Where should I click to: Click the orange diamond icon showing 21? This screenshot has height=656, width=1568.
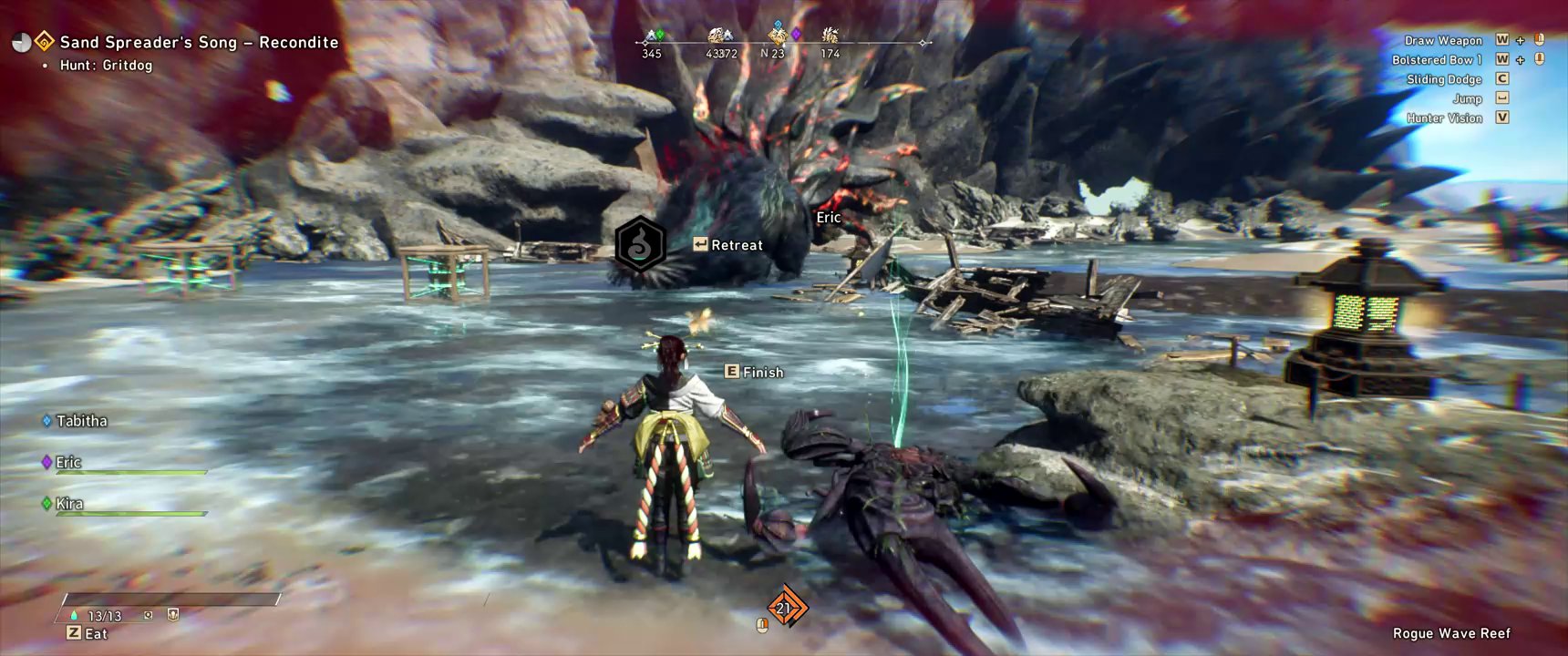(x=785, y=607)
